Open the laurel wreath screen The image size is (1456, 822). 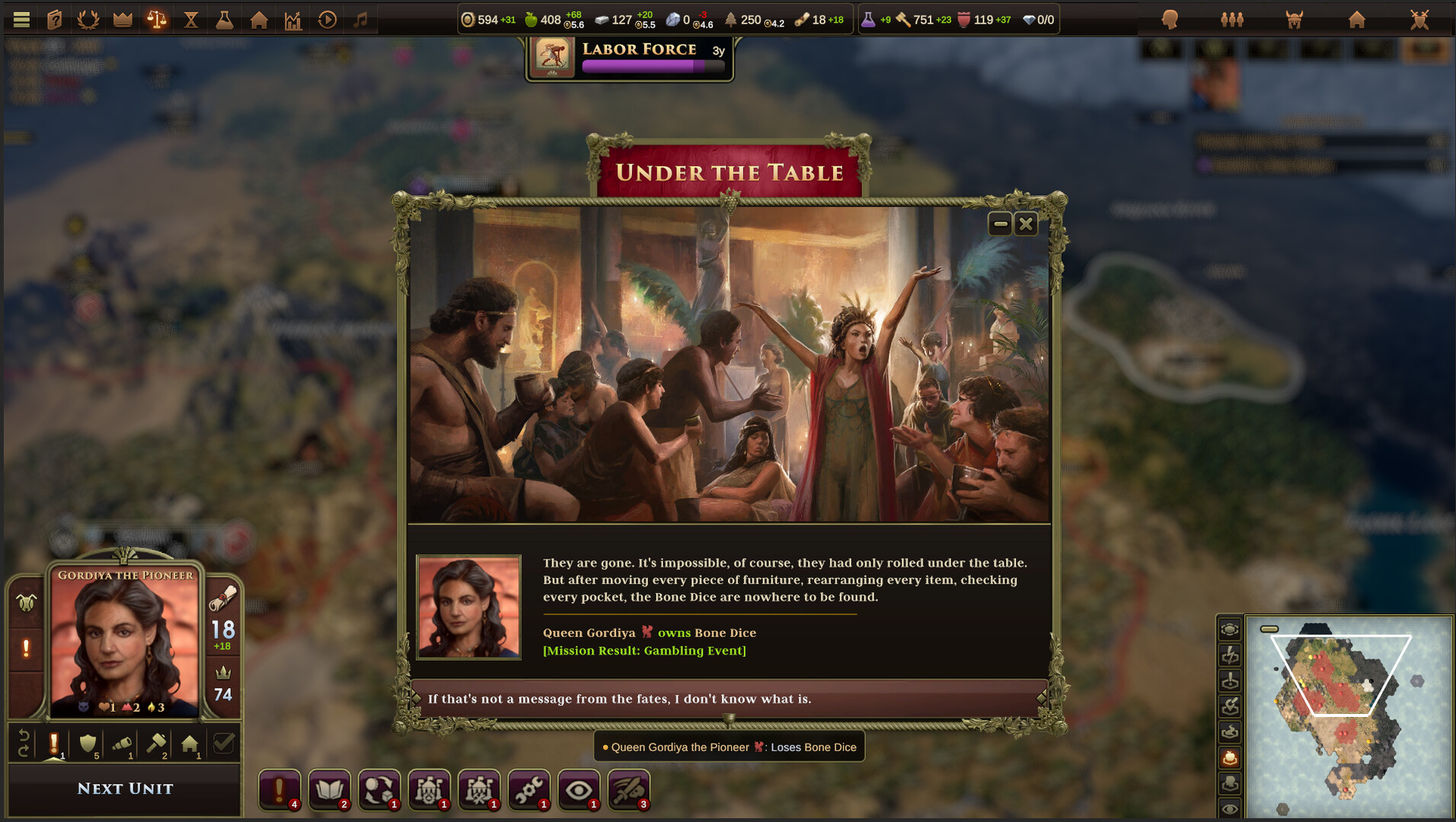(x=88, y=19)
